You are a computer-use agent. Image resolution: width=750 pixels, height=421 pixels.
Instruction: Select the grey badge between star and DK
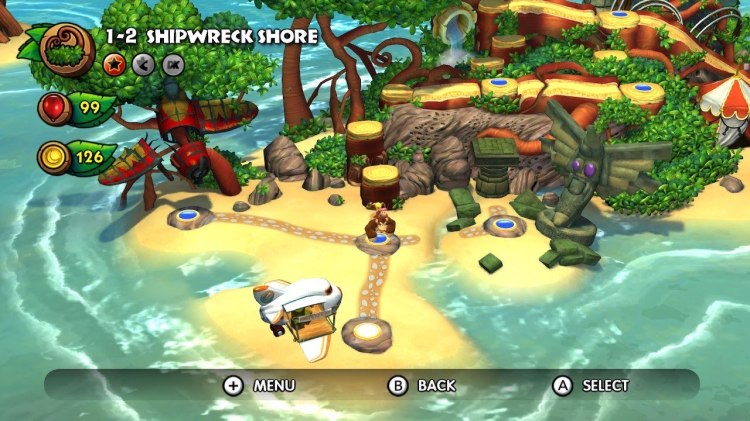[143, 65]
